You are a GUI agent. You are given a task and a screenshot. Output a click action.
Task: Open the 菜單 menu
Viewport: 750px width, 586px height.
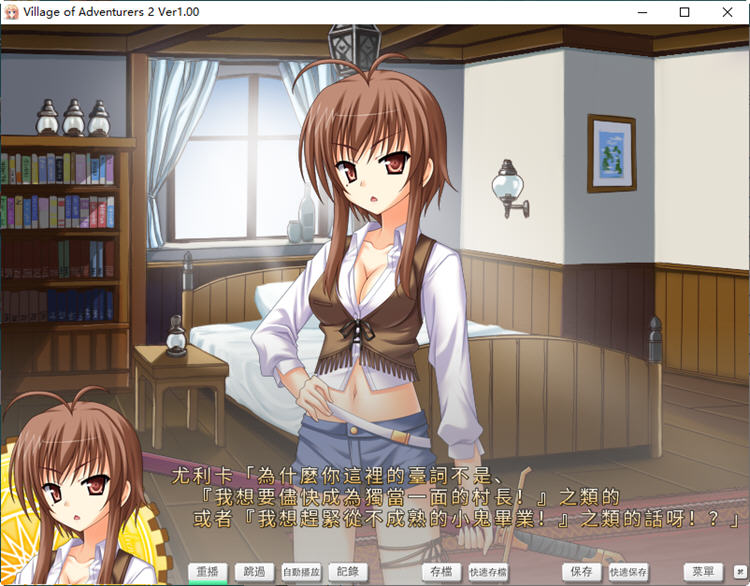click(704, 572)
